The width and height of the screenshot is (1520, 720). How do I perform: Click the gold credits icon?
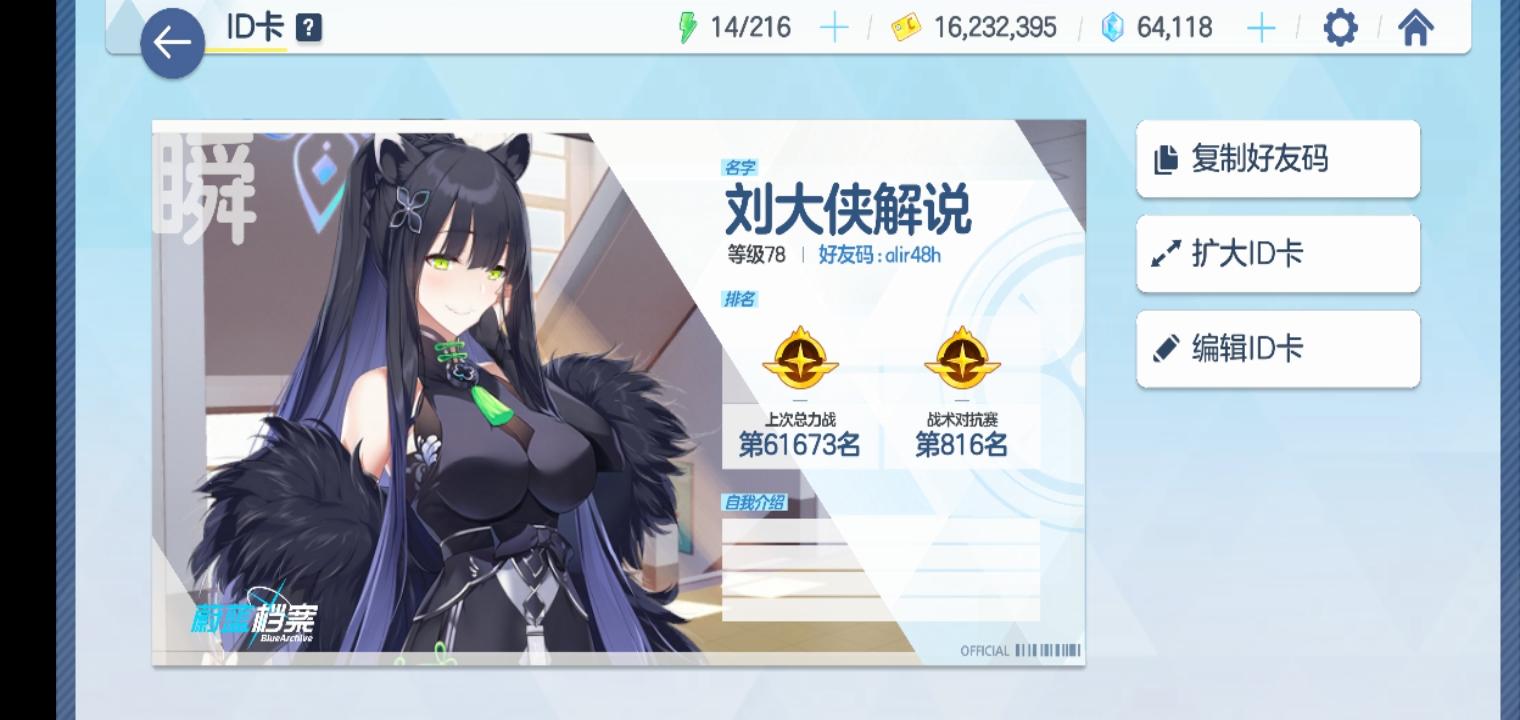point(906,28)
